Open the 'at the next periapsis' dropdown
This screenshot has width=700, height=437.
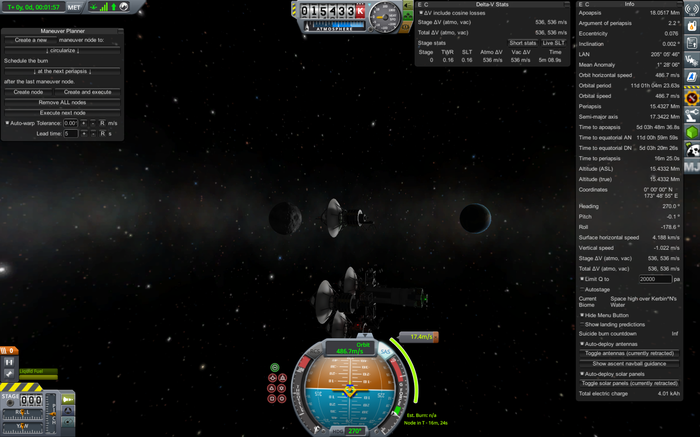63,72
